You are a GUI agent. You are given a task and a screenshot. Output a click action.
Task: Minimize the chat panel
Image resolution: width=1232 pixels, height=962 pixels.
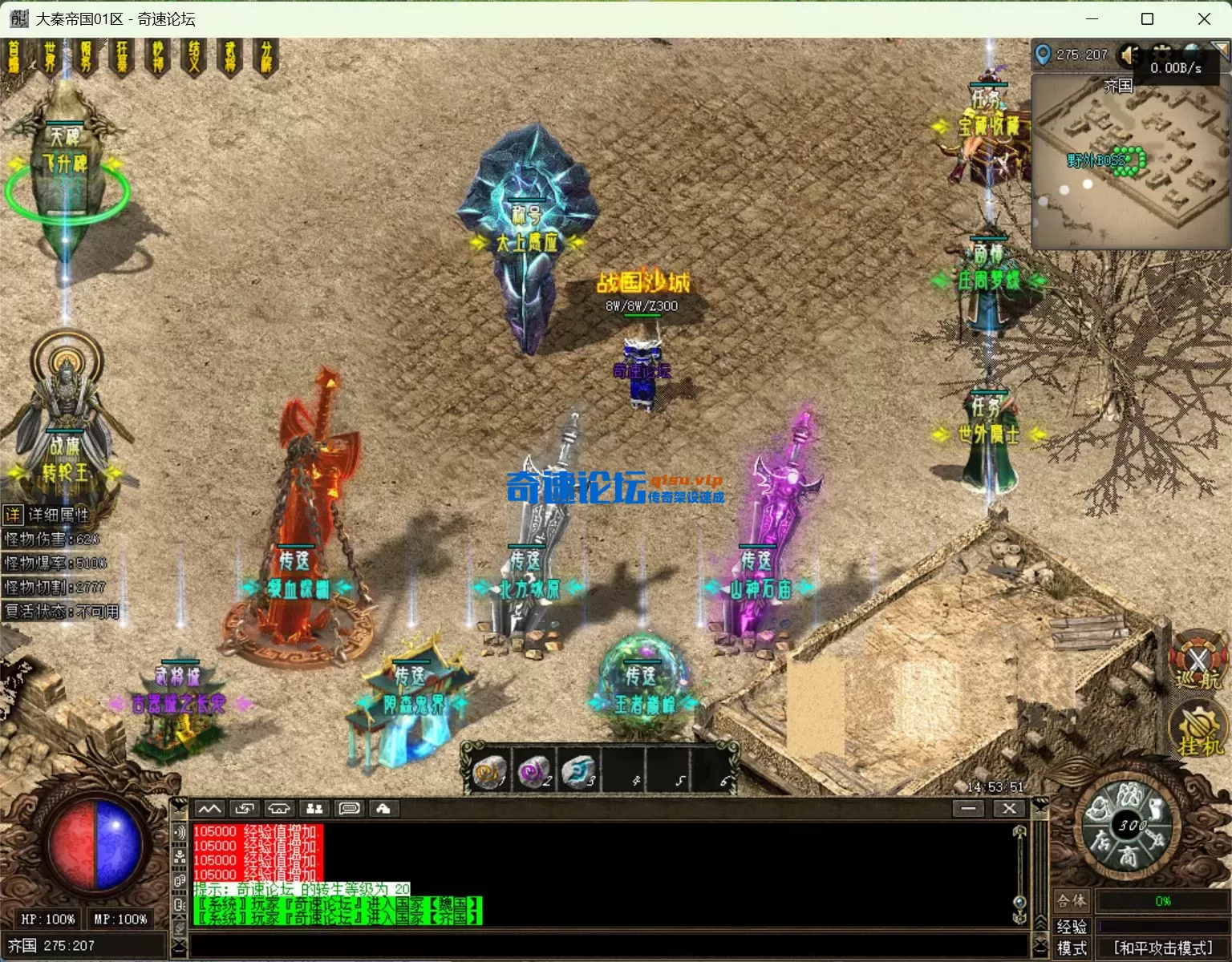point(968,809)
